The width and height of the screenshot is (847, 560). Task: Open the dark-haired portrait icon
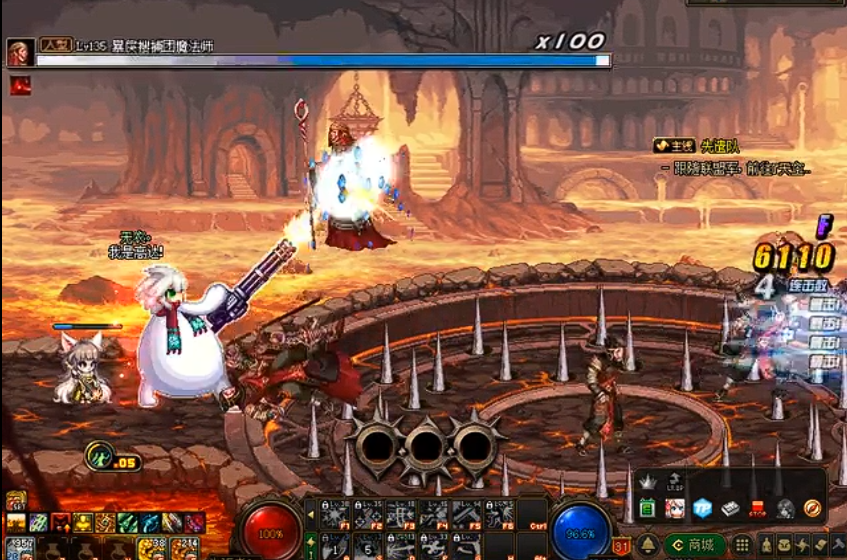(x=785, y=508)
